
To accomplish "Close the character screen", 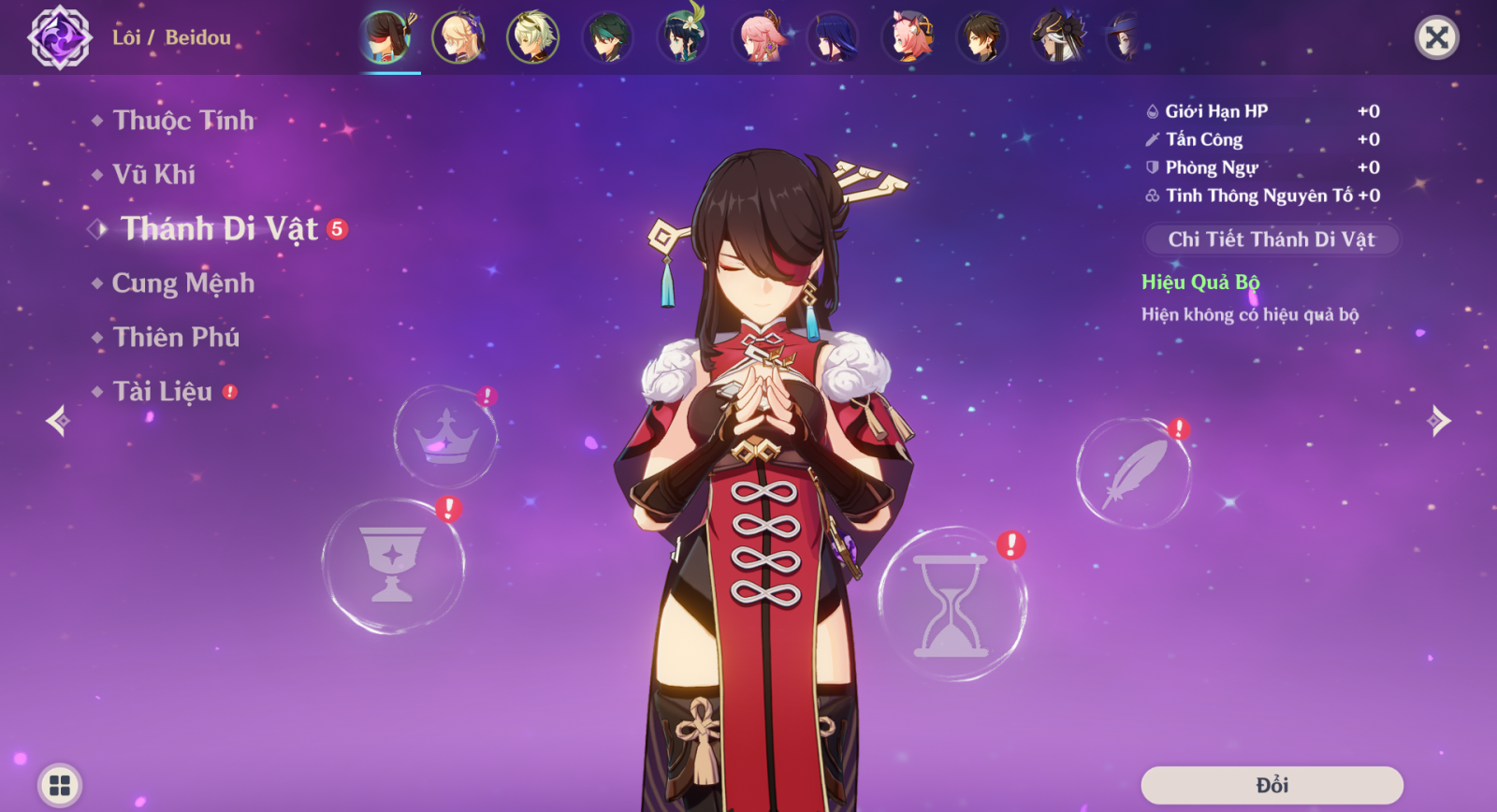I will 1436,37.
